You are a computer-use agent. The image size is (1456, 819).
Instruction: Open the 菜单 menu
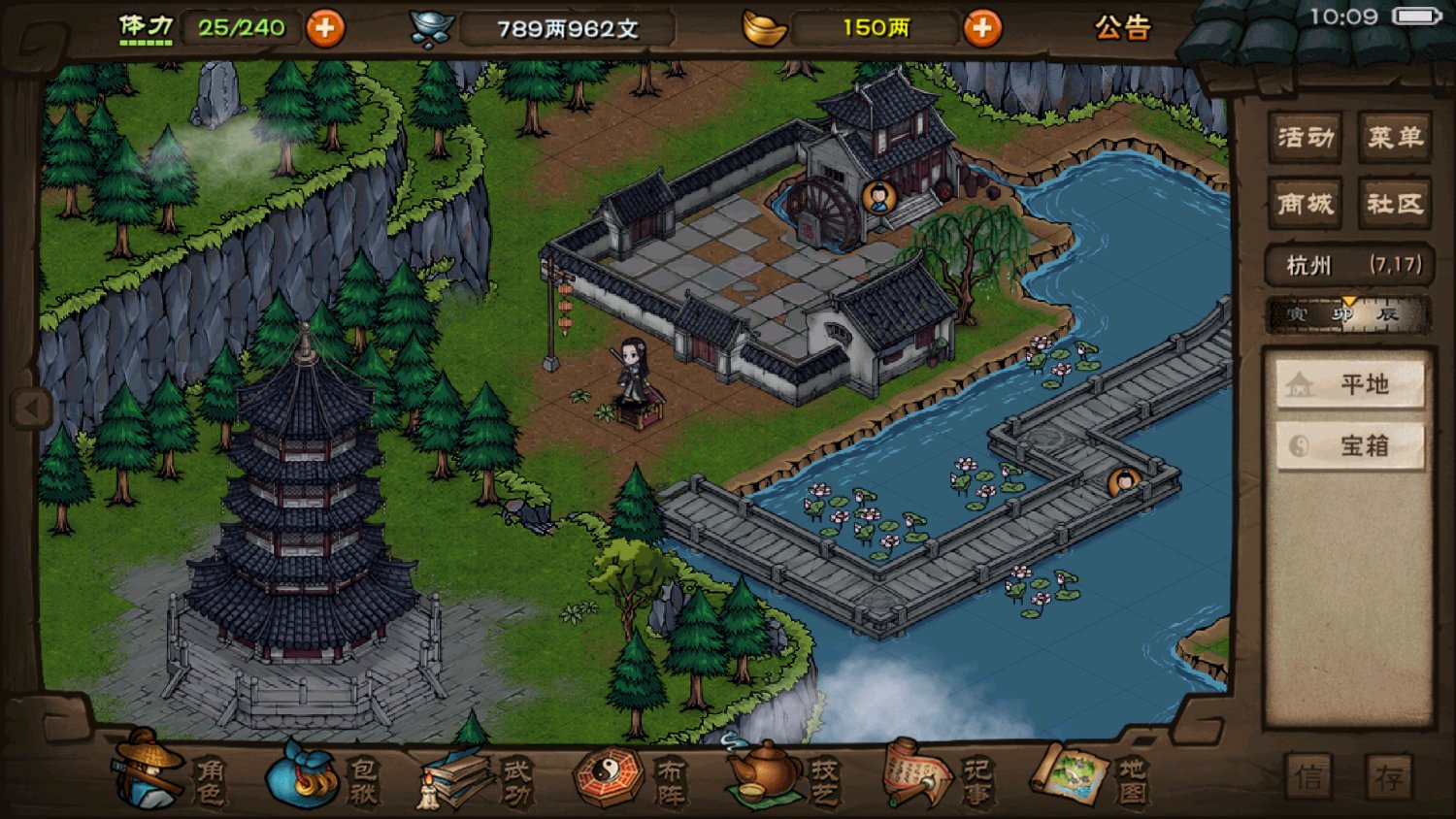click(x=1395, y=138)
